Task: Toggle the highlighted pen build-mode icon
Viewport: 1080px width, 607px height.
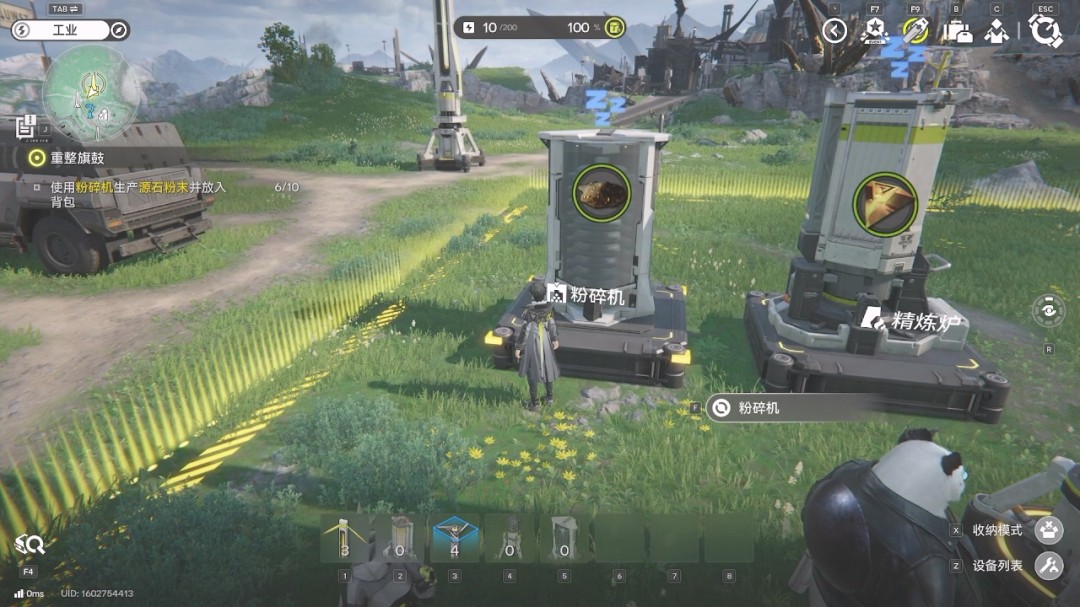Action: tap(915, 31)
